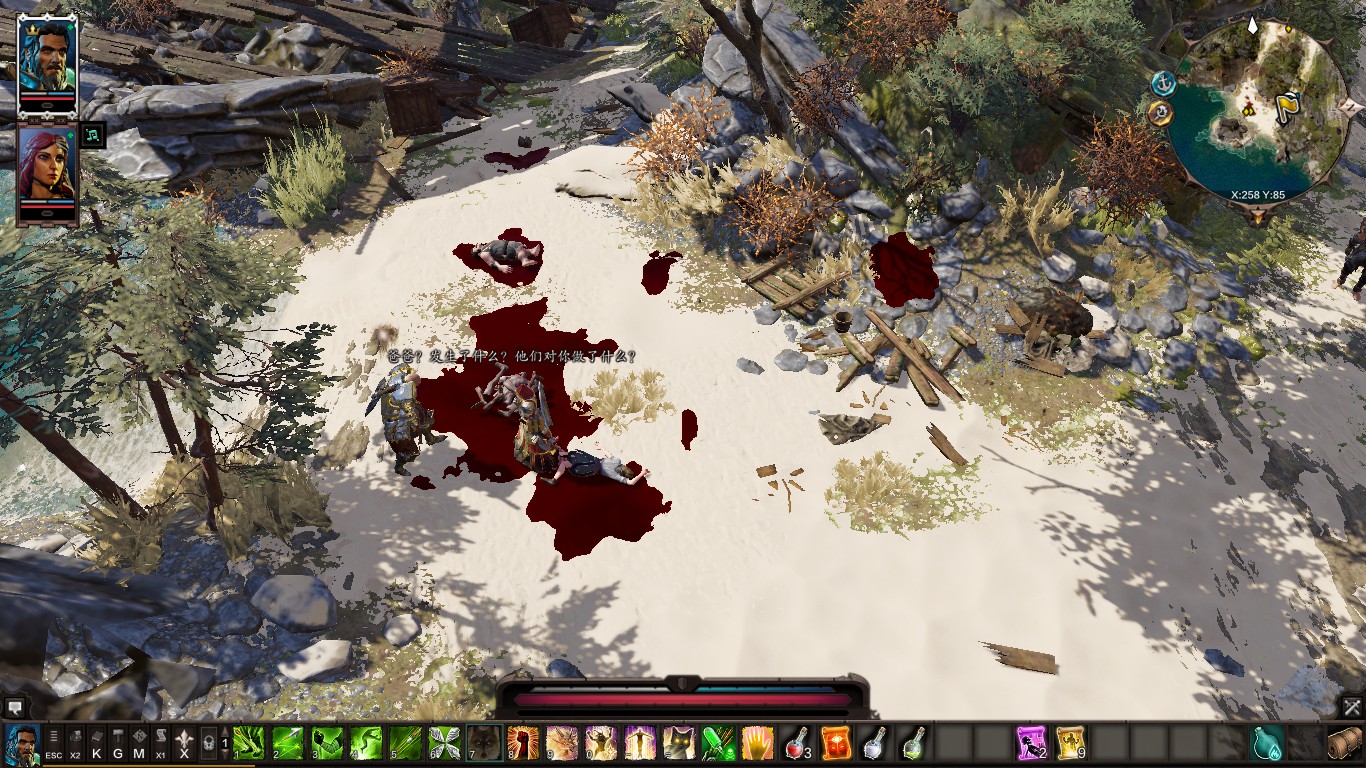The image size is (1366, 768).
Task: Open the minimap
Action: pyautogui.click(x=1255, y=110)
